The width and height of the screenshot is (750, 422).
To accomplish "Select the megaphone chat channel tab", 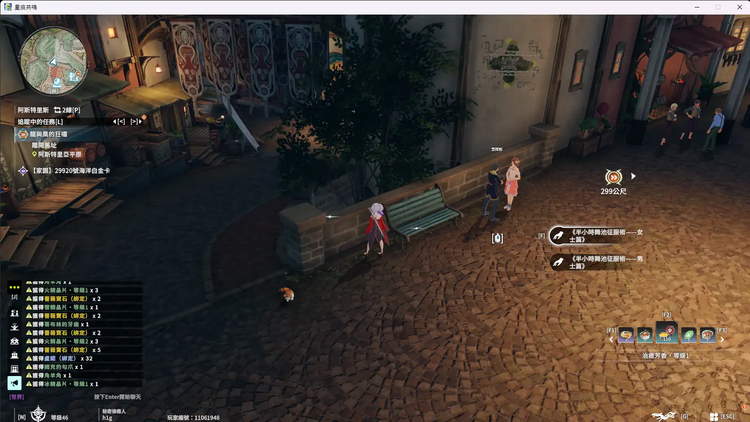I will tap(14, 383).
